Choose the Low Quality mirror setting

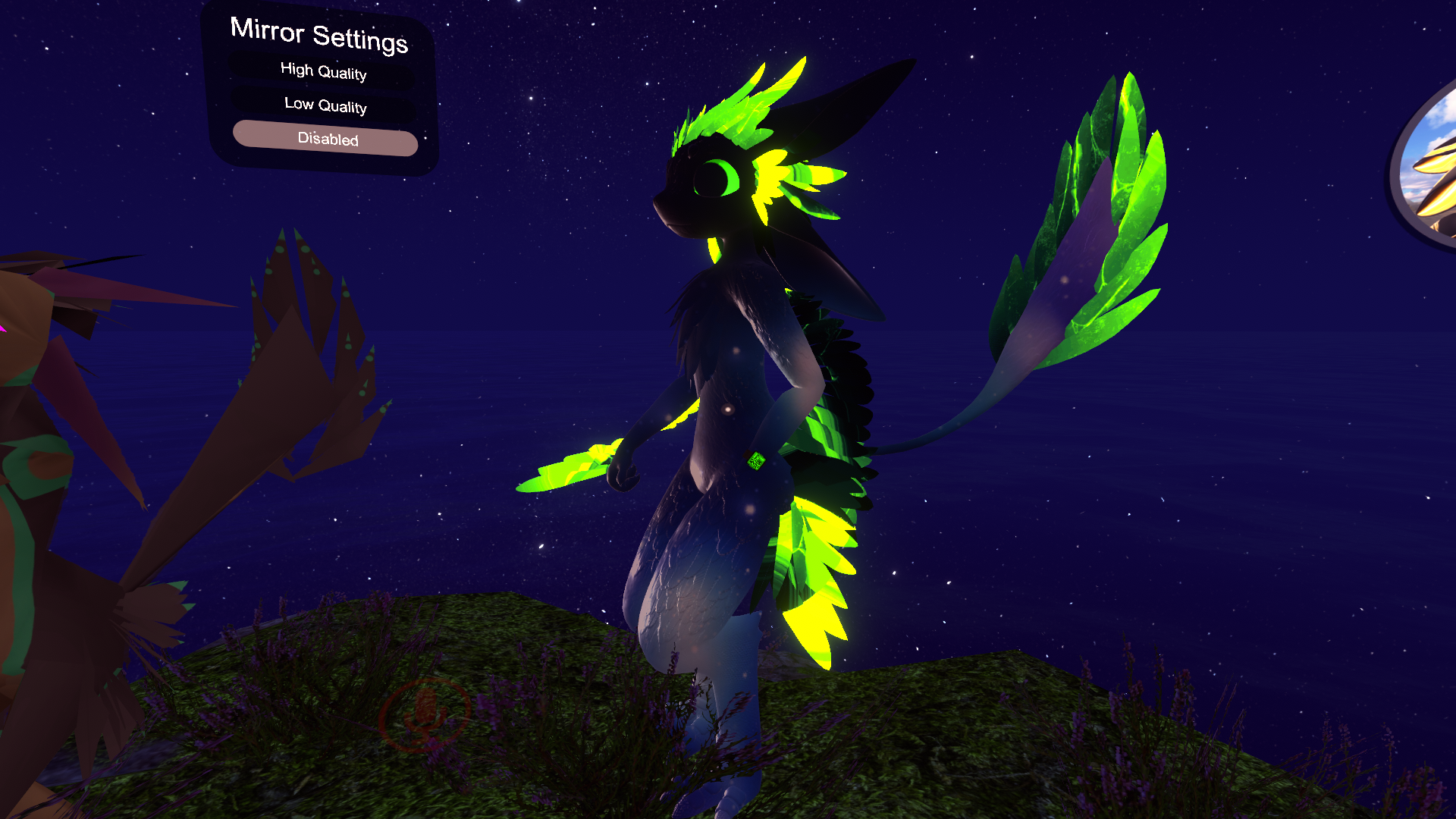(325, 105)
